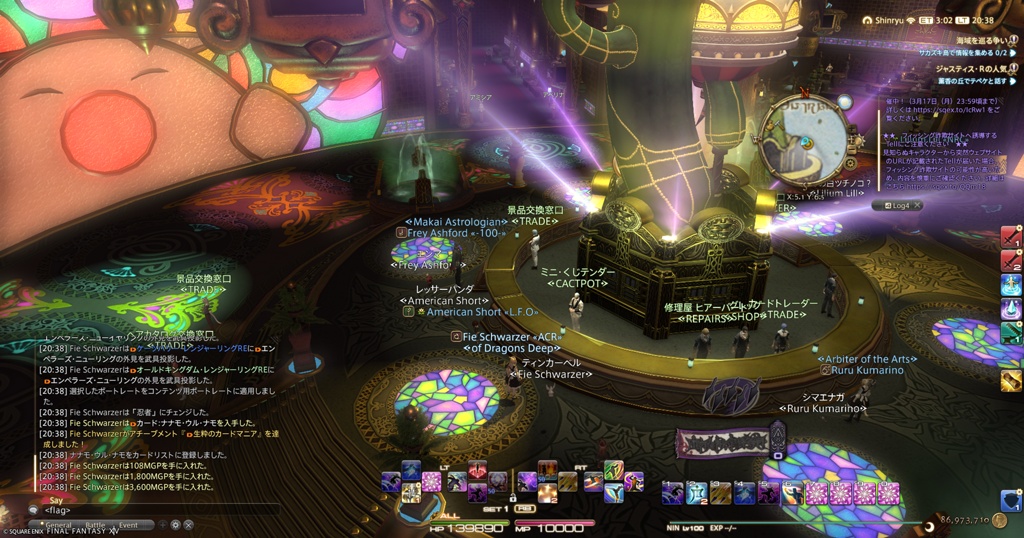
Task: Trigger the hotbar slot 6 ability
Action: 793,492
